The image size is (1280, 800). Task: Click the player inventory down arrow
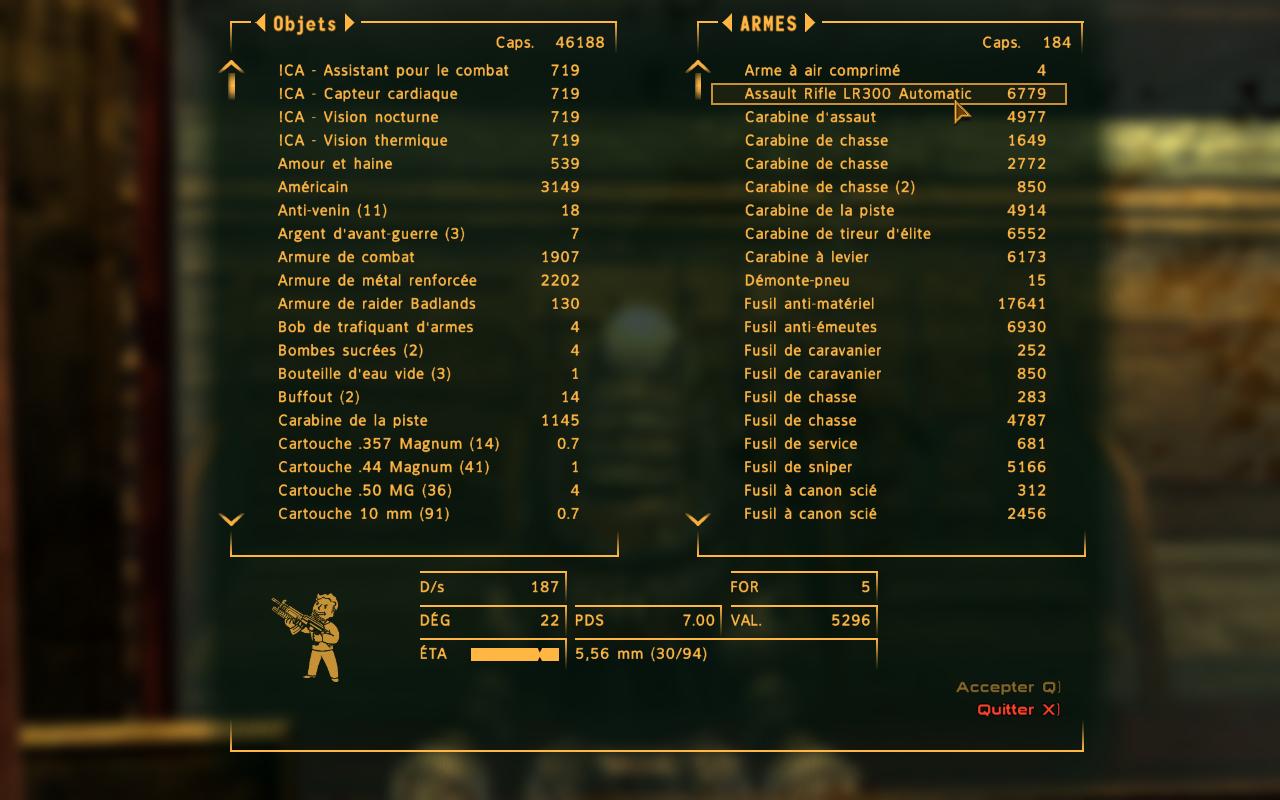[231, 519]
